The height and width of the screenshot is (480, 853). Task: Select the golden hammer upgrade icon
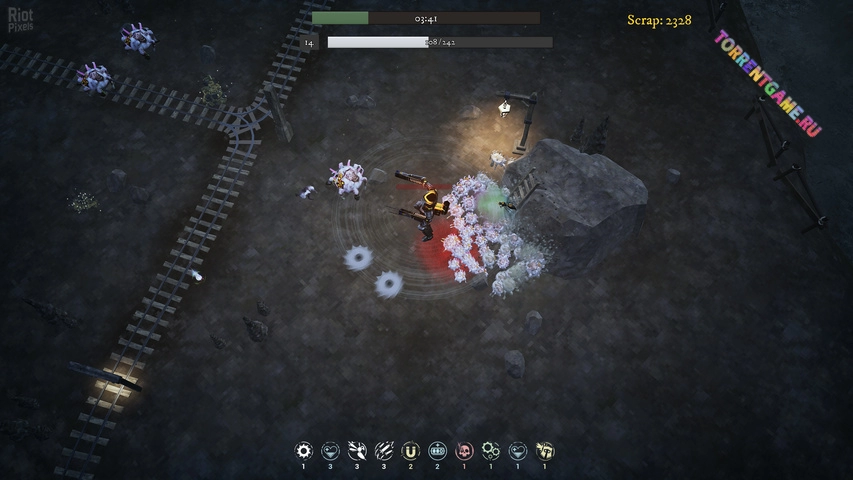tap(545, 451)
